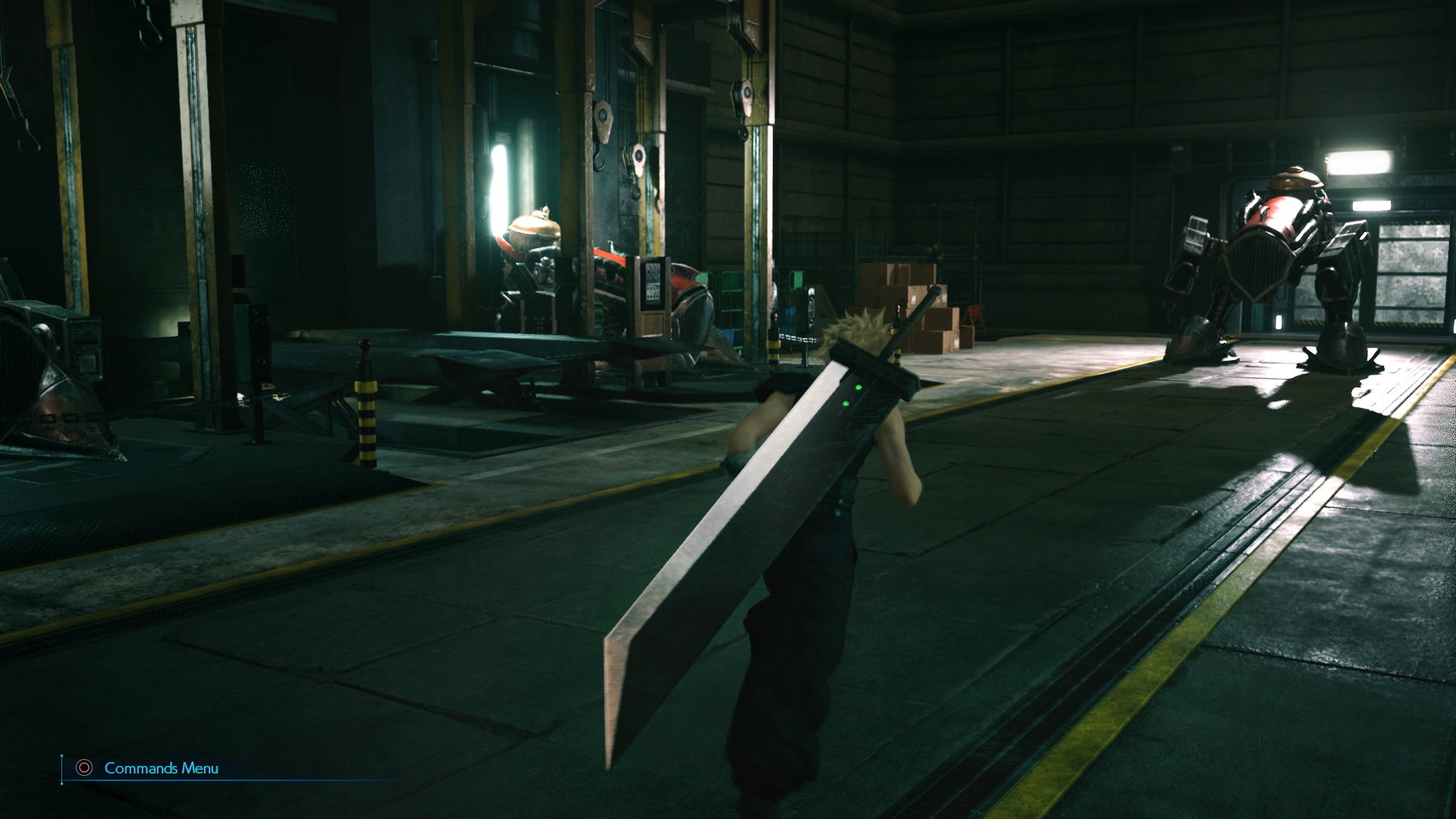
Task: Click the green materia orb on the Buster Sword
Action: pos(858,388)
